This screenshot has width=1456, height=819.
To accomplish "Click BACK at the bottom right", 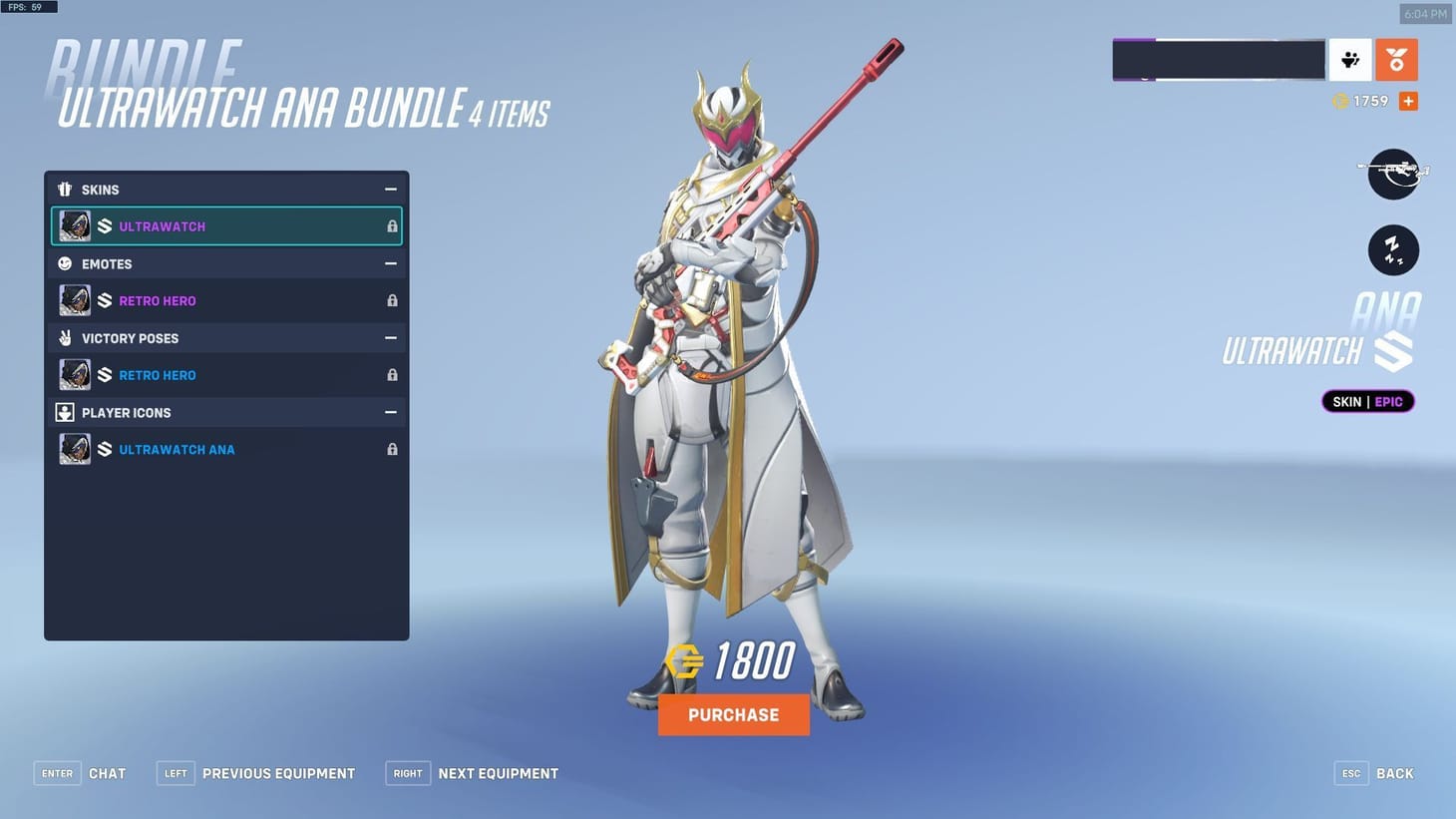I will 1394,773.
